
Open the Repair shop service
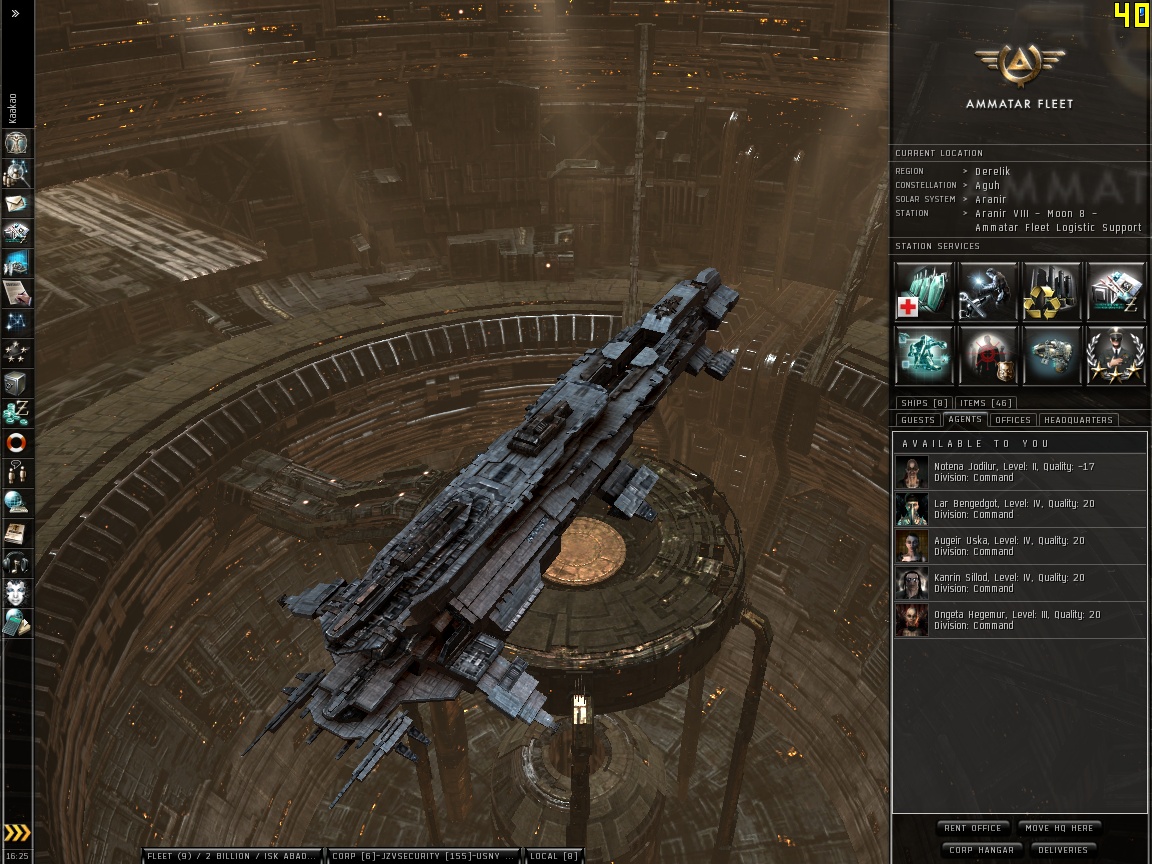pyautogui.click(x=988, y=291)
